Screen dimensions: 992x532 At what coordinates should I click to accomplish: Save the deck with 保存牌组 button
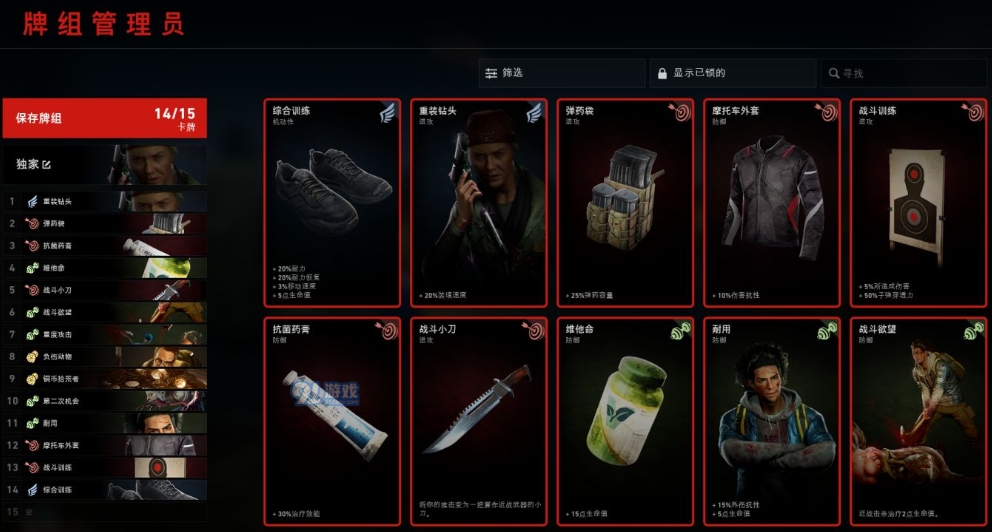tap(104, 118)
